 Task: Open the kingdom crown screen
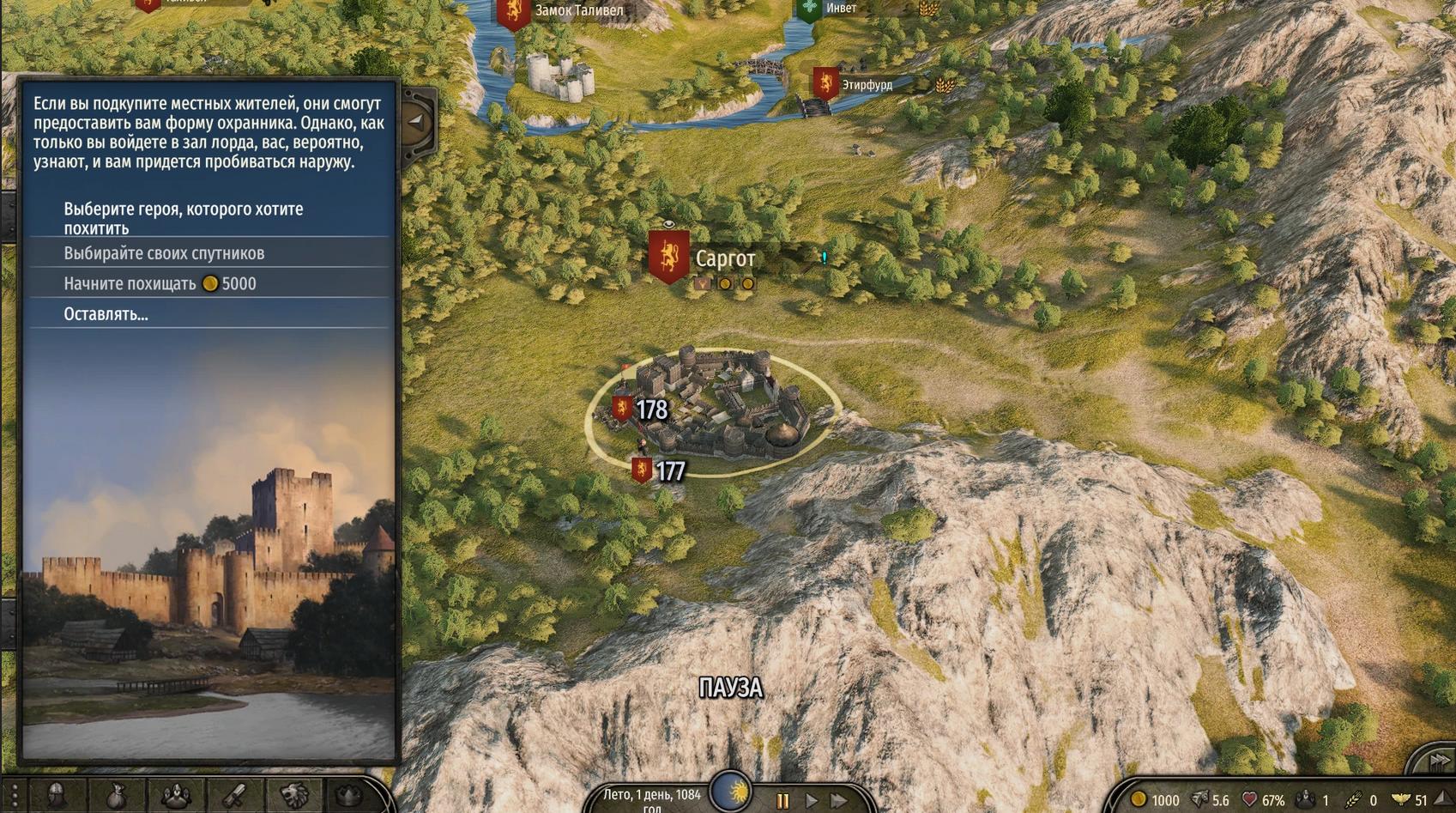click(x=349, y=797)
